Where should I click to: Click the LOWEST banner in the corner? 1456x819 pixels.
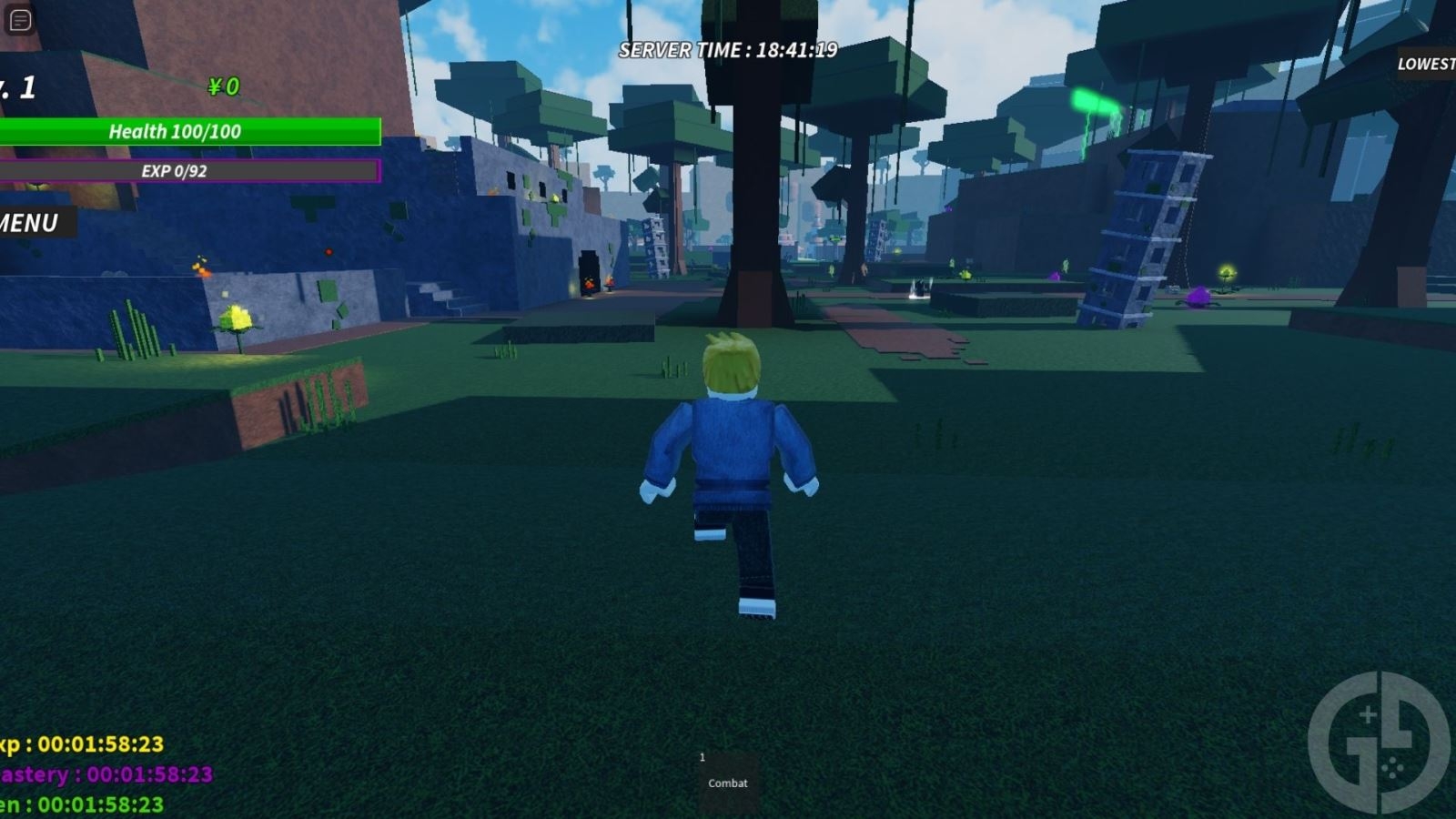(1424, 65)
